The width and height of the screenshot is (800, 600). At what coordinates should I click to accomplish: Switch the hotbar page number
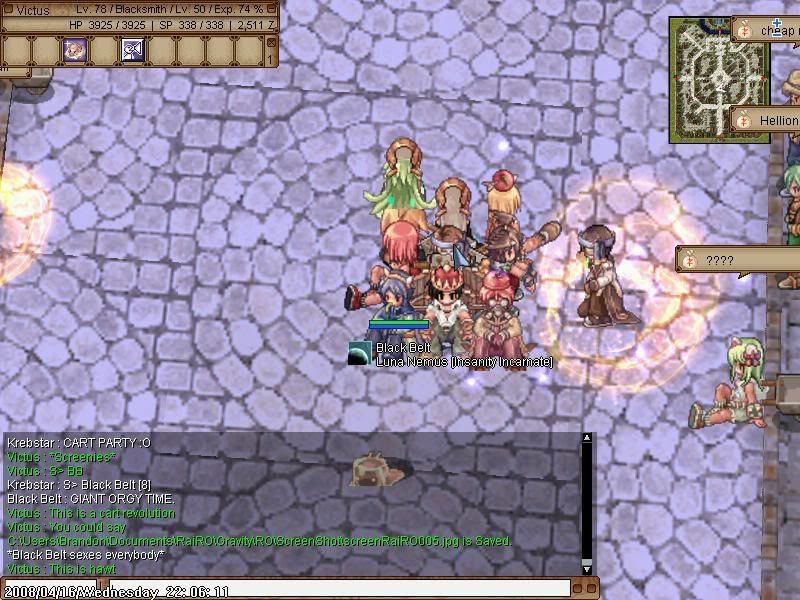click(x=271, y=60)
